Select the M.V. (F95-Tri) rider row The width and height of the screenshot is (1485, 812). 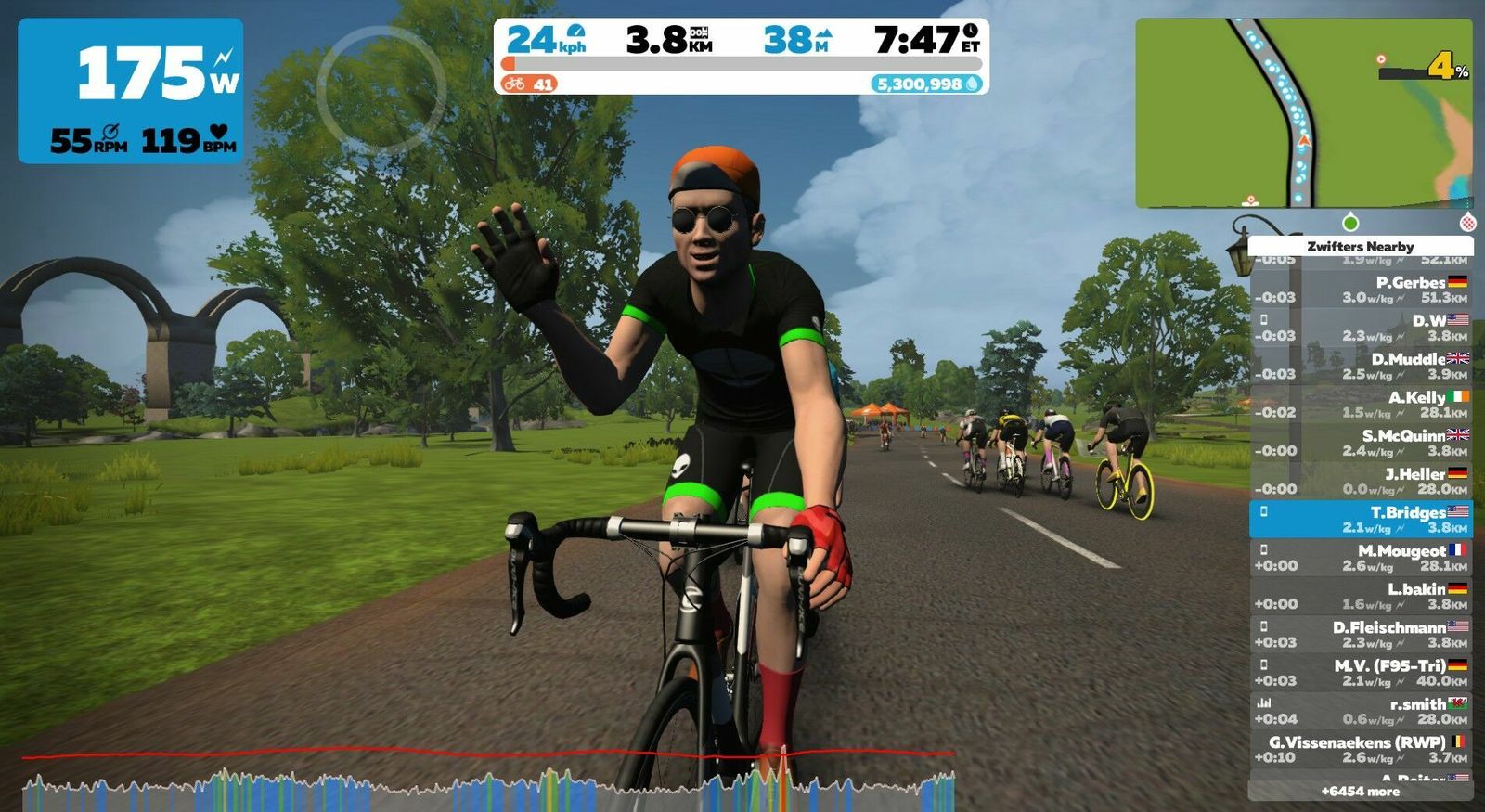pyautogui.click(x=1361, y=673)
